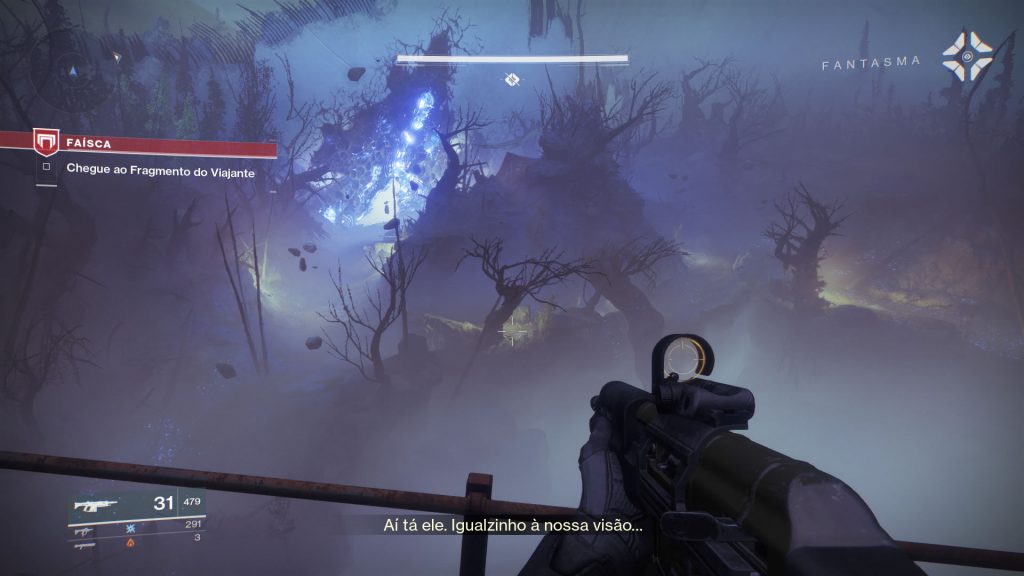1024x576 pixels.
Task: Click the diamond objective waypoint marker
Action: [512, 79]
